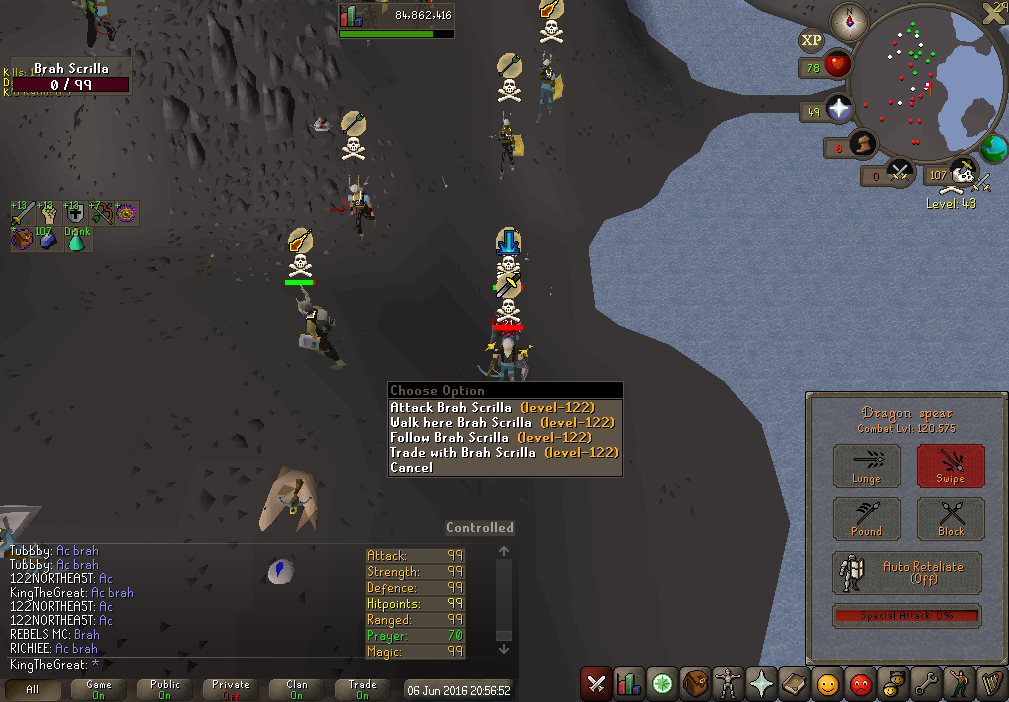The height and width of the screenshot is (702, 1009).
Task: Toggle the XP drops button
Action: click(x=811, y=41)
